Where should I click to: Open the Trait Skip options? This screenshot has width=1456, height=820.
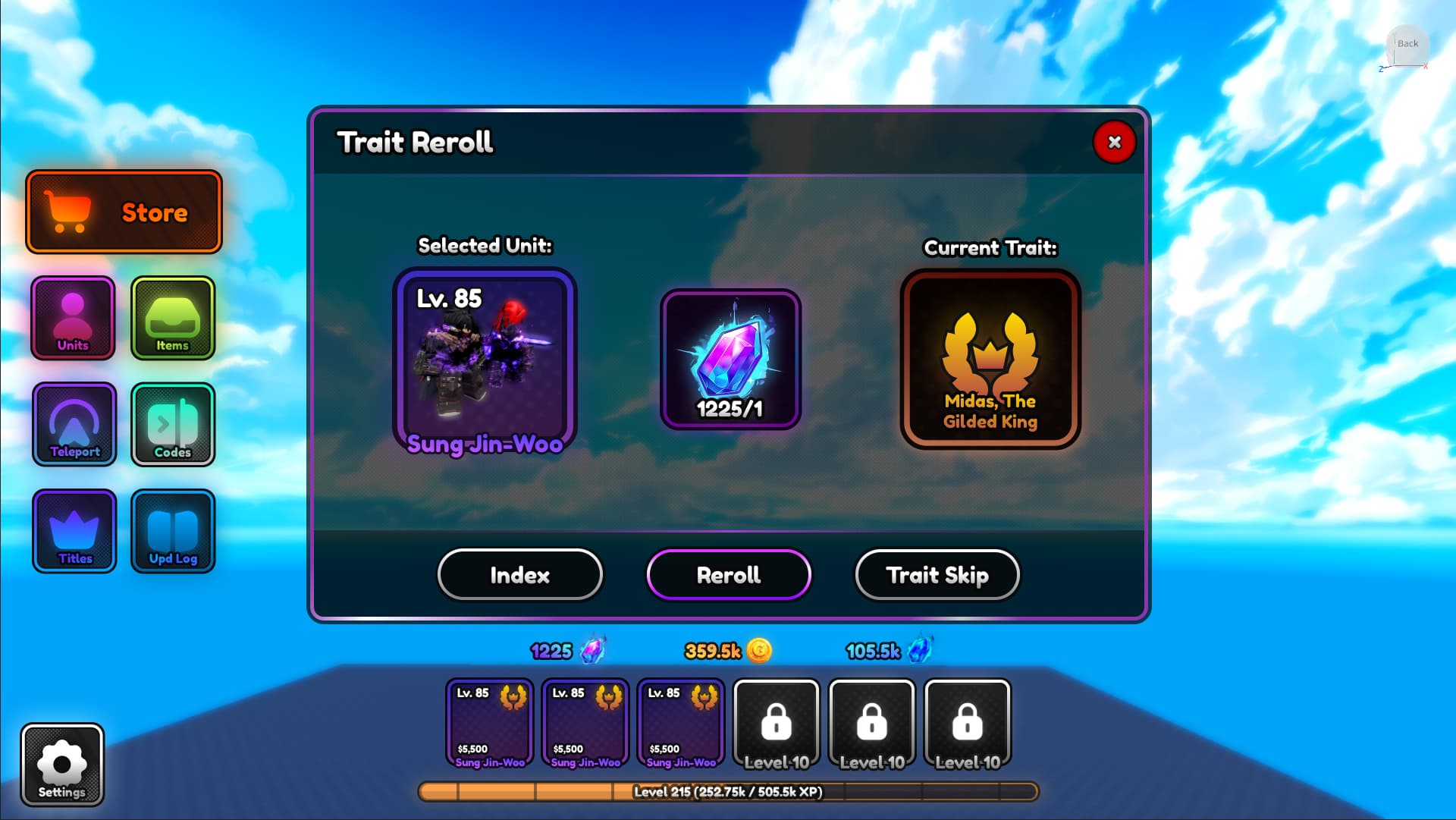point(937,575)
